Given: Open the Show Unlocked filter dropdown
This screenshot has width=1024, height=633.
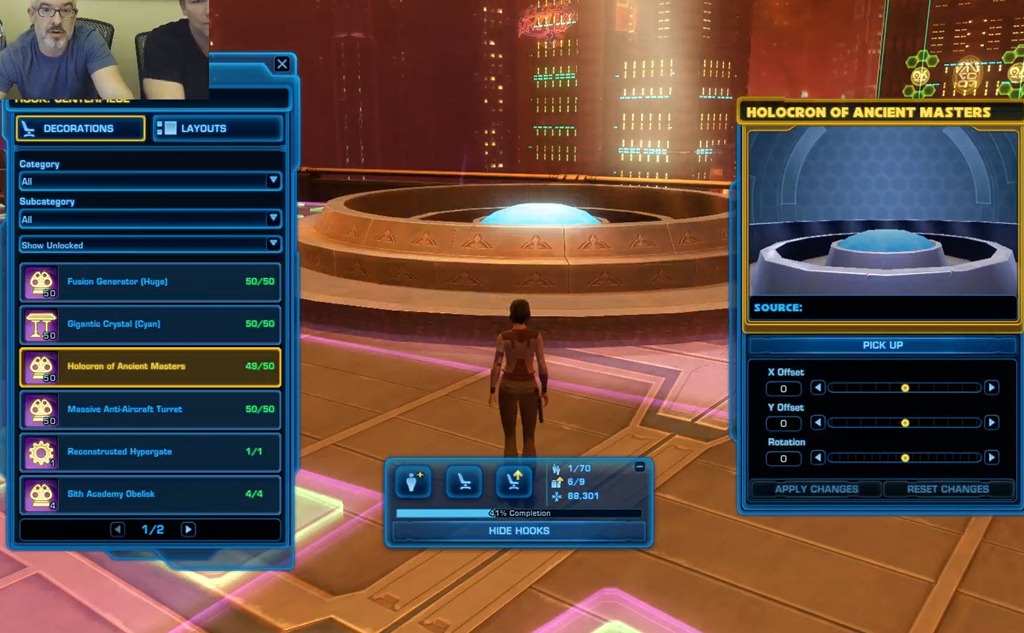Looking at the screenshot, I should click(x=150, y=244).
